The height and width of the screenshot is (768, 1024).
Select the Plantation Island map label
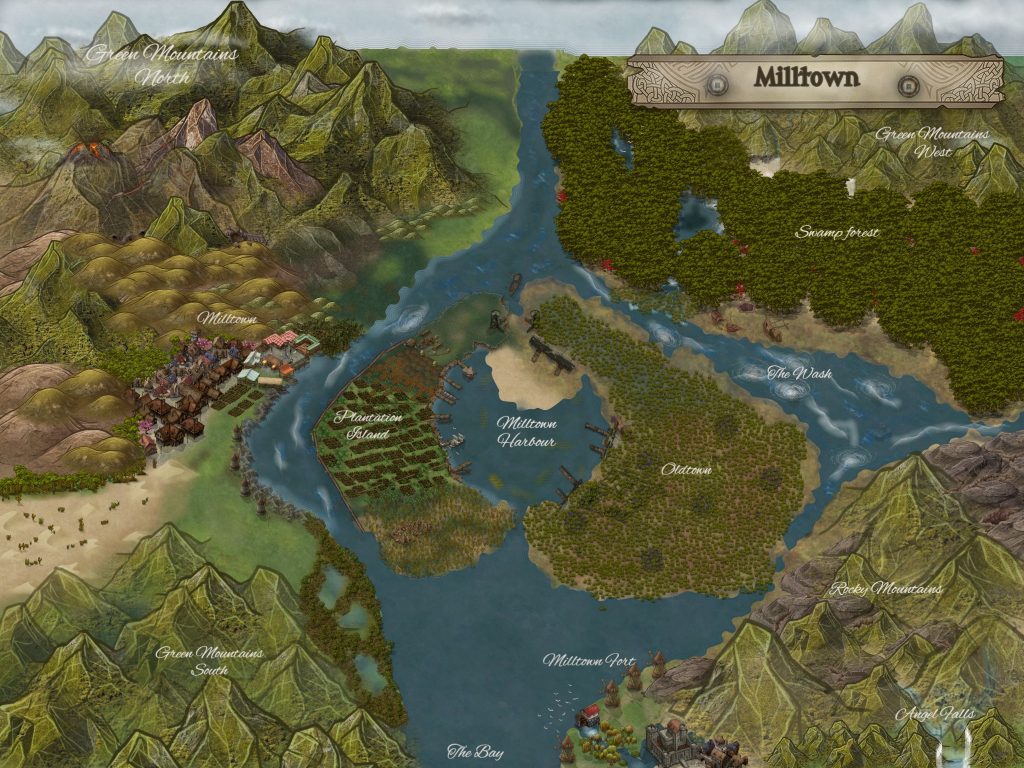coord(369,425)
